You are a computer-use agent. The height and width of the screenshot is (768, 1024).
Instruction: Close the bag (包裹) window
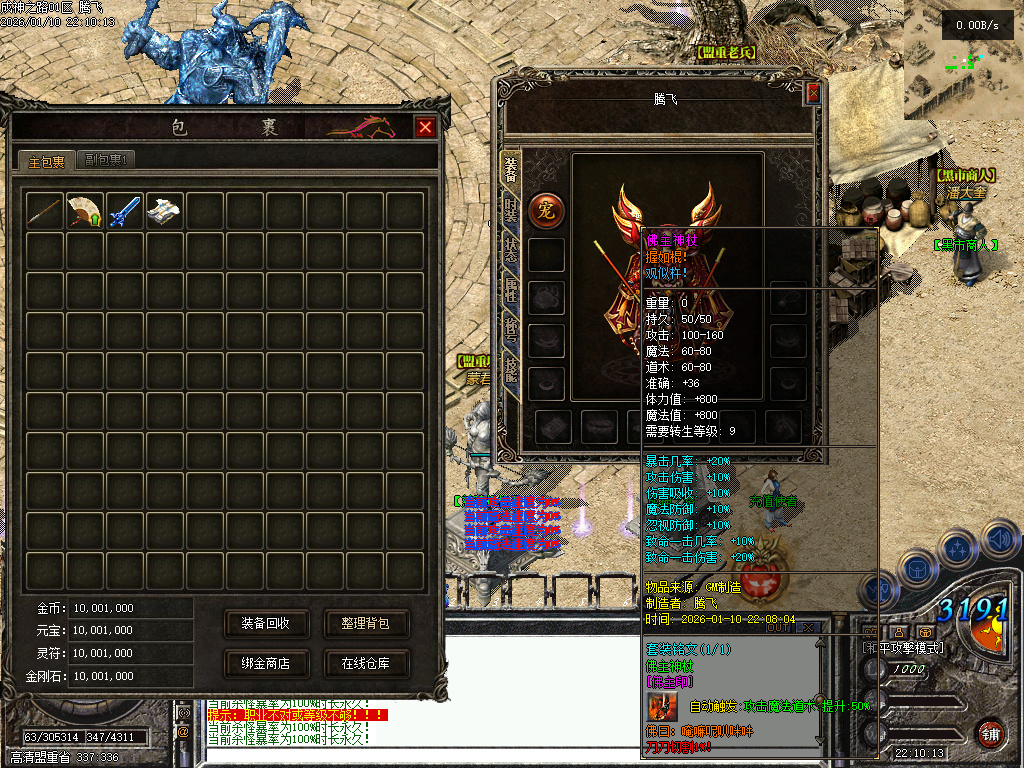click(x=425, y=127)
